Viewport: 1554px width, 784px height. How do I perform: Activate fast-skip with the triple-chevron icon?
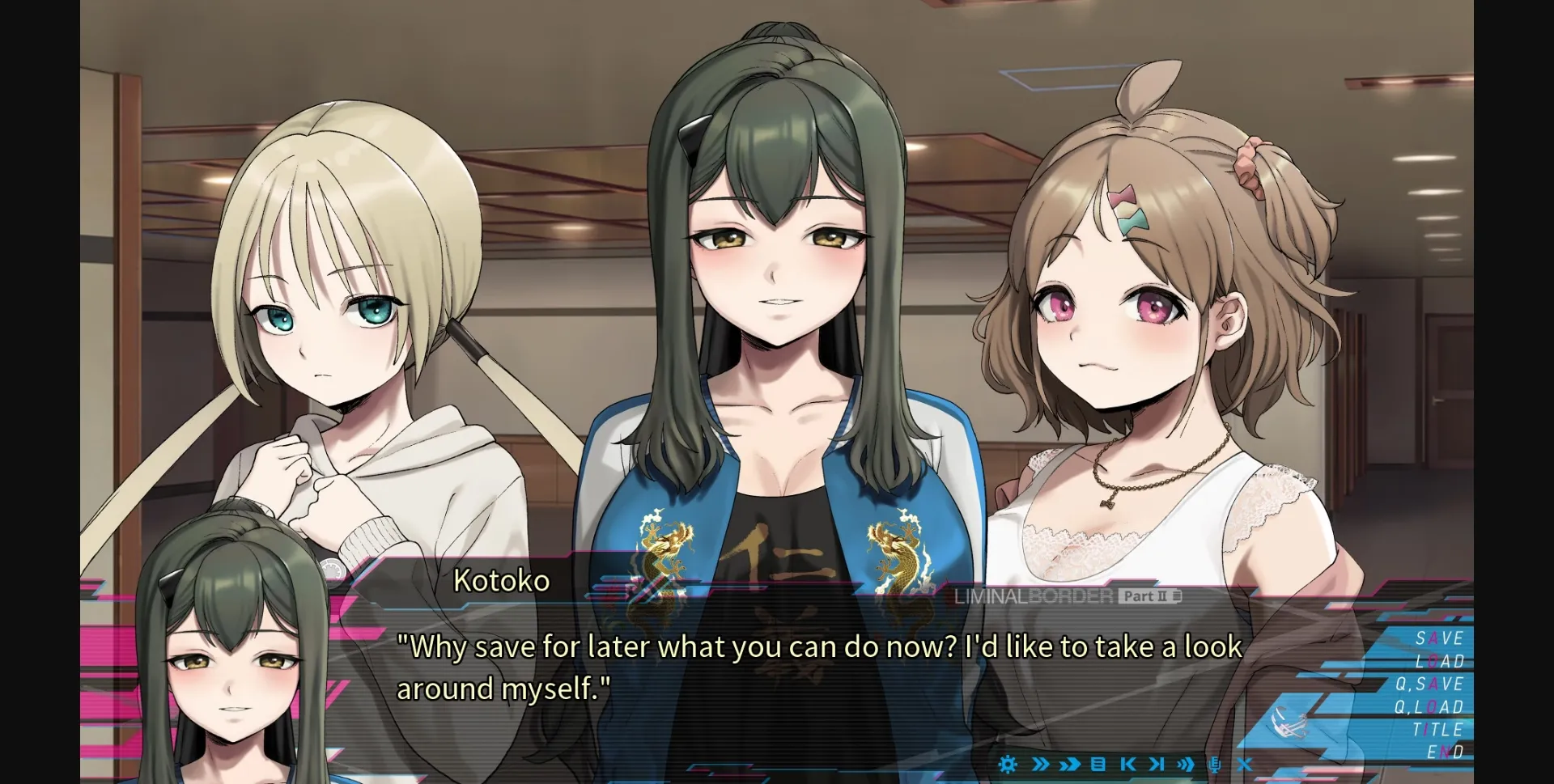pyautogui.click(x=1185, y=764)
